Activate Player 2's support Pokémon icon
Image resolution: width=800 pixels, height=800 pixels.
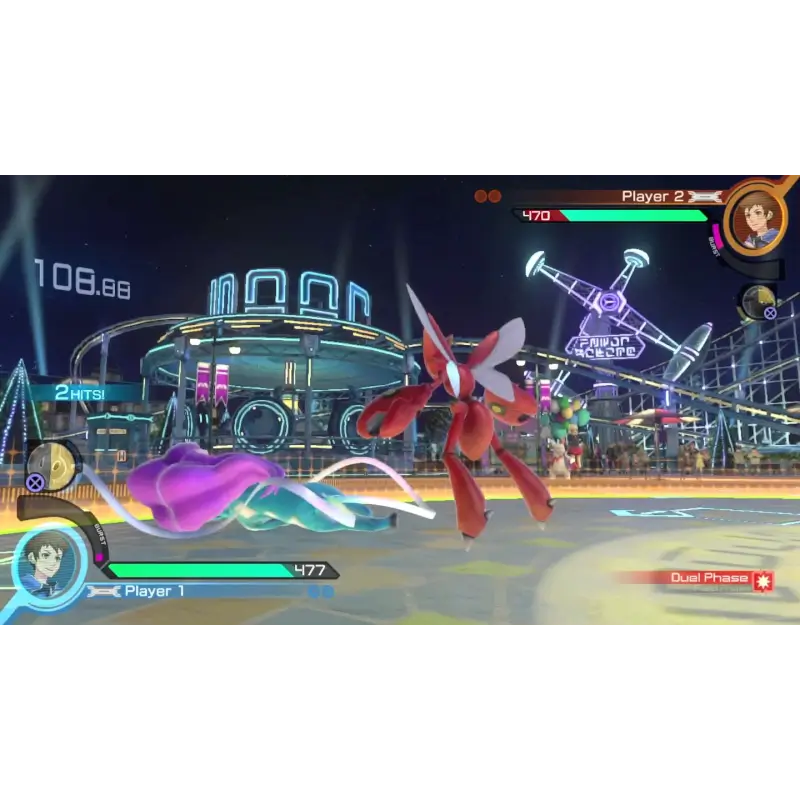[758, 301]
